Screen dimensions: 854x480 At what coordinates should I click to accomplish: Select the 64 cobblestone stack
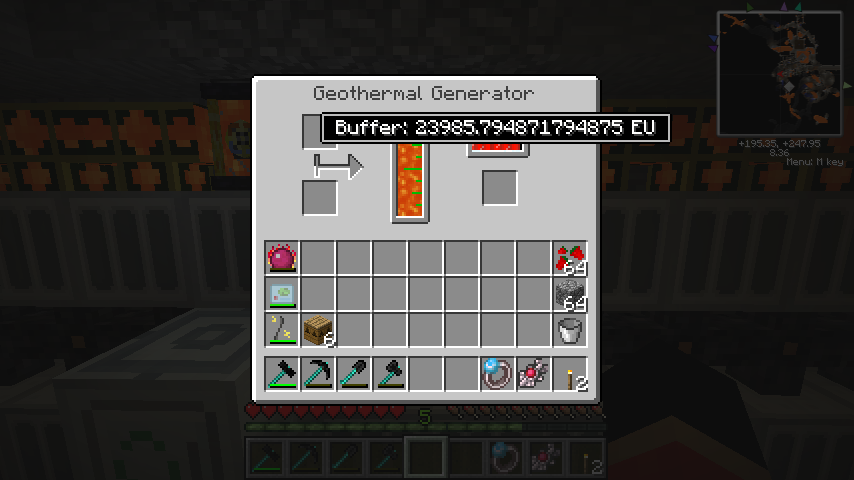[570, 295]
